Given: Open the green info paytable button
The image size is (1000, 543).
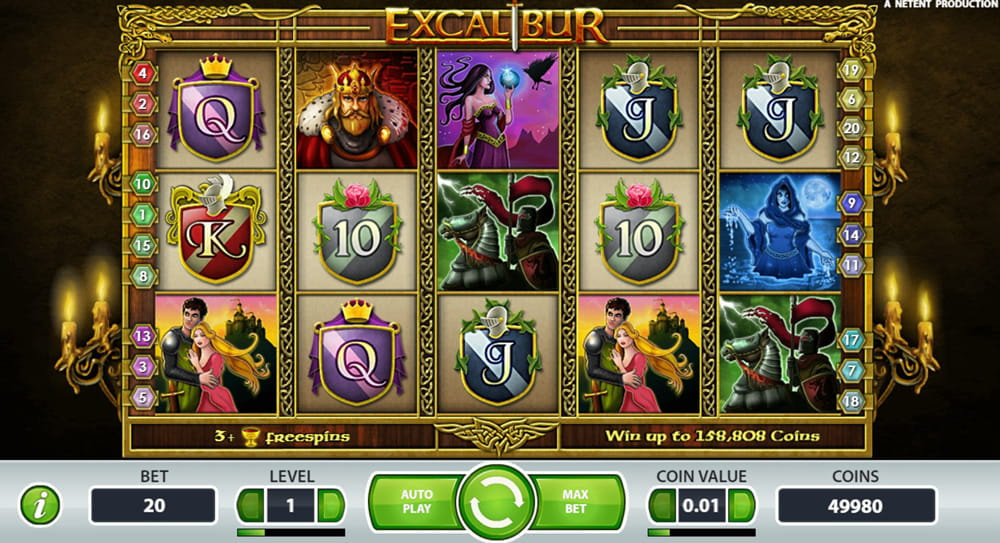Looking at the screenshot, I should [x=40, y=505].
